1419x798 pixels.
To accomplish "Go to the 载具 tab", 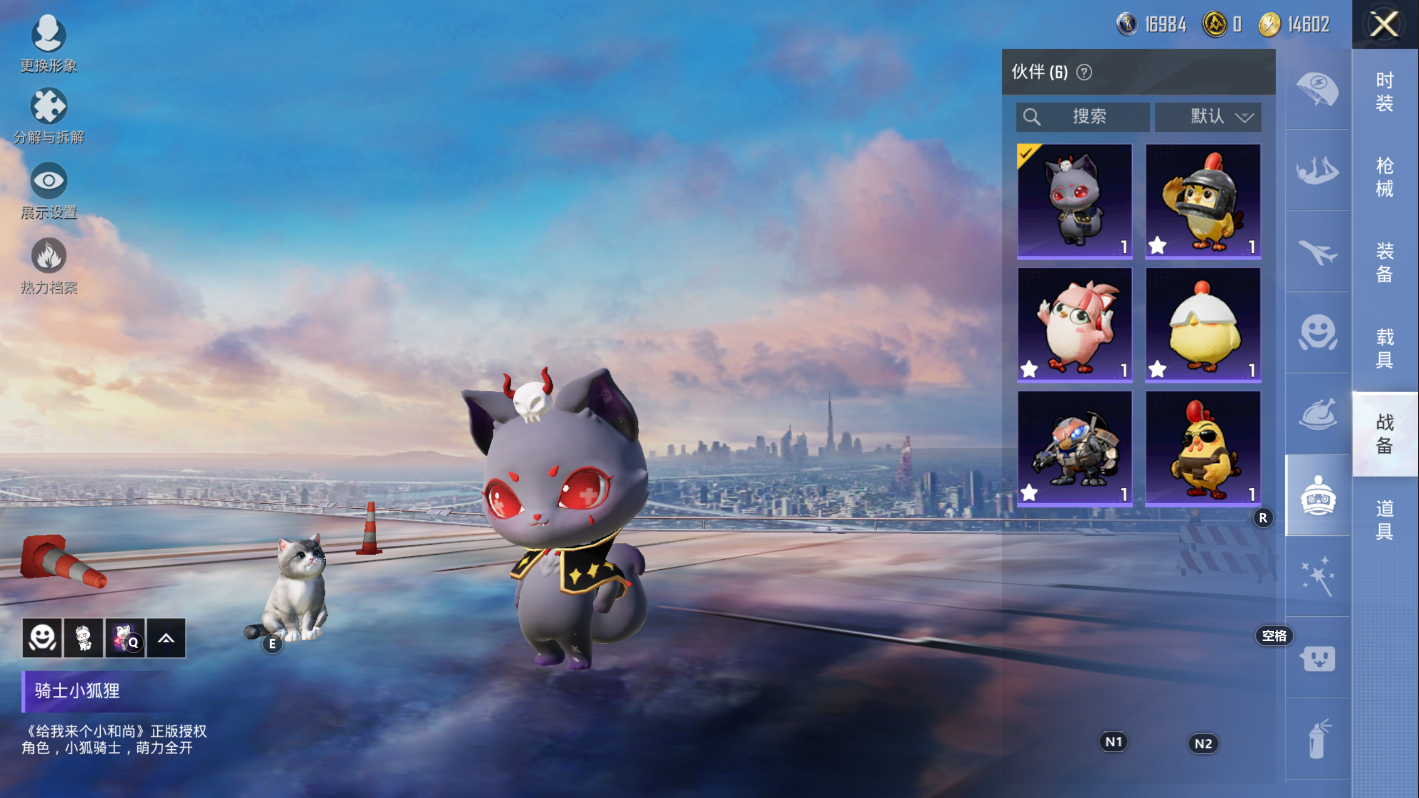I will tap(1384, 348).
